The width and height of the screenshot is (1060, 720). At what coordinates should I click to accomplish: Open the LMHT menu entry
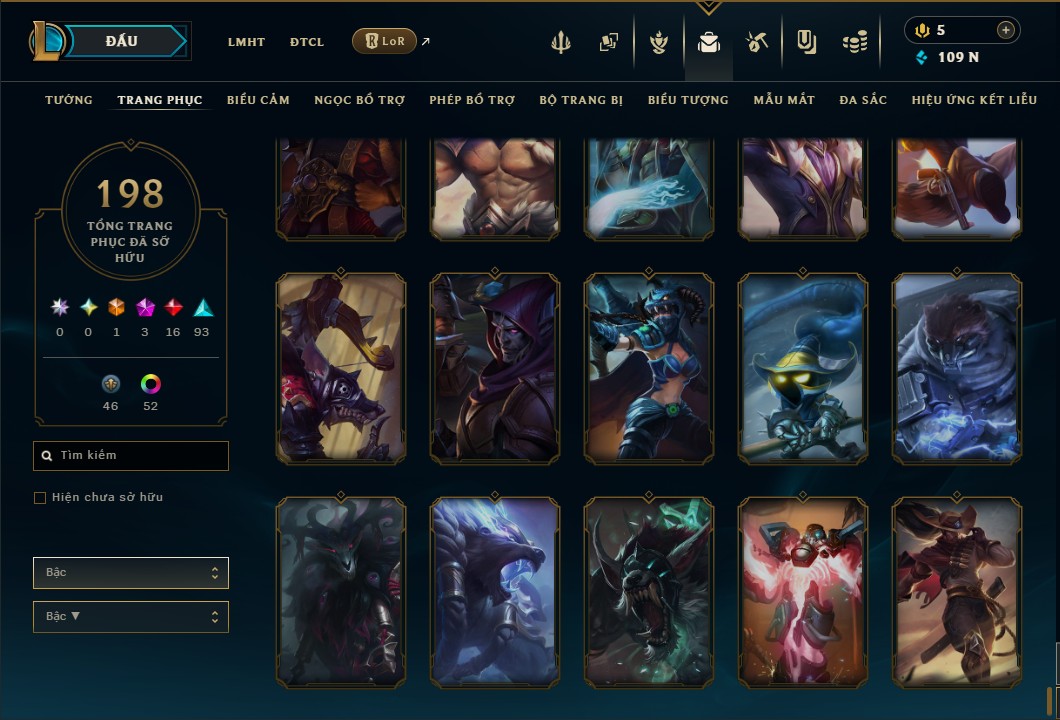(x=246, y=42)
